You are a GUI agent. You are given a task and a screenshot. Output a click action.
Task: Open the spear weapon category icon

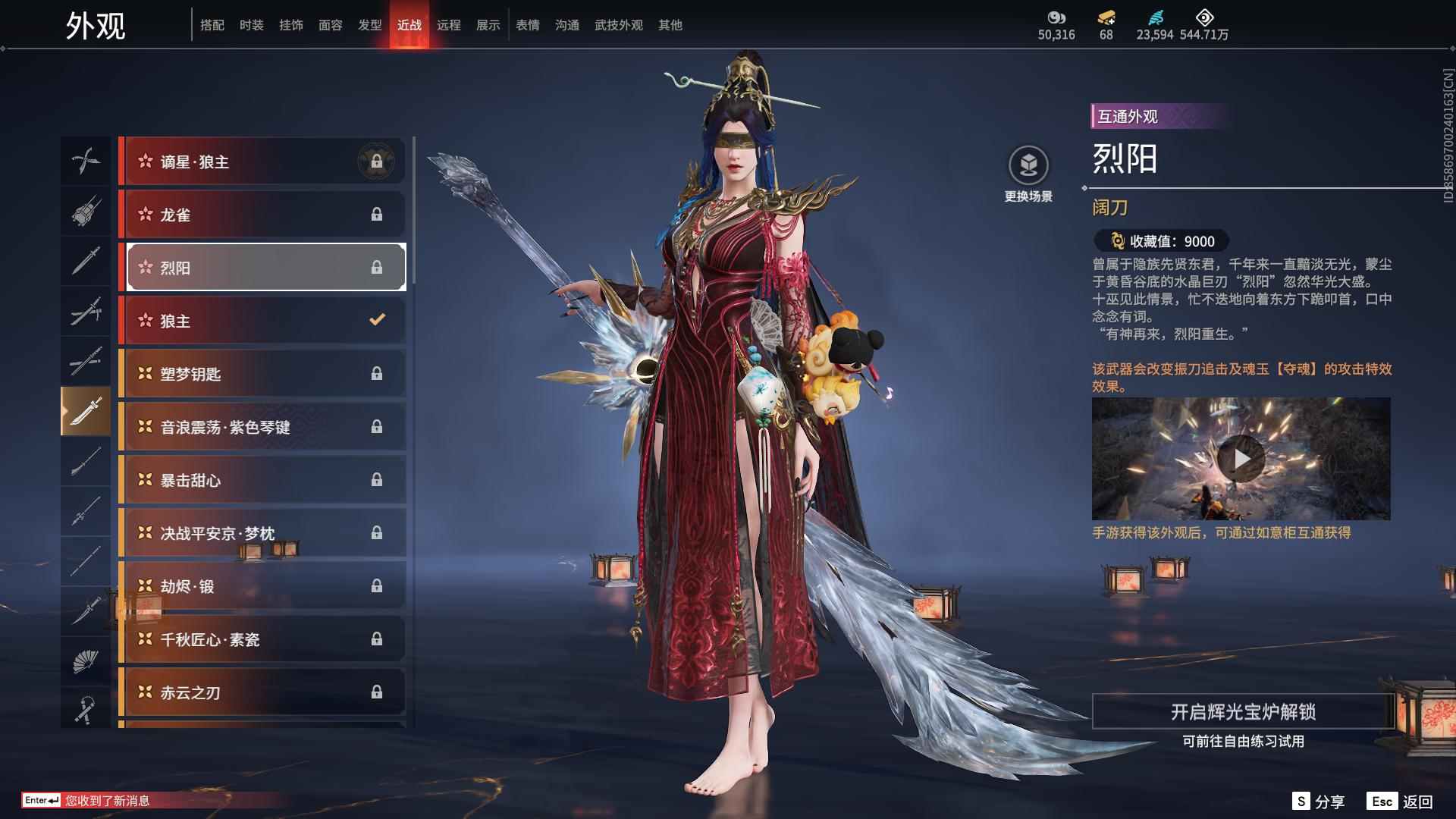point(86,512)
